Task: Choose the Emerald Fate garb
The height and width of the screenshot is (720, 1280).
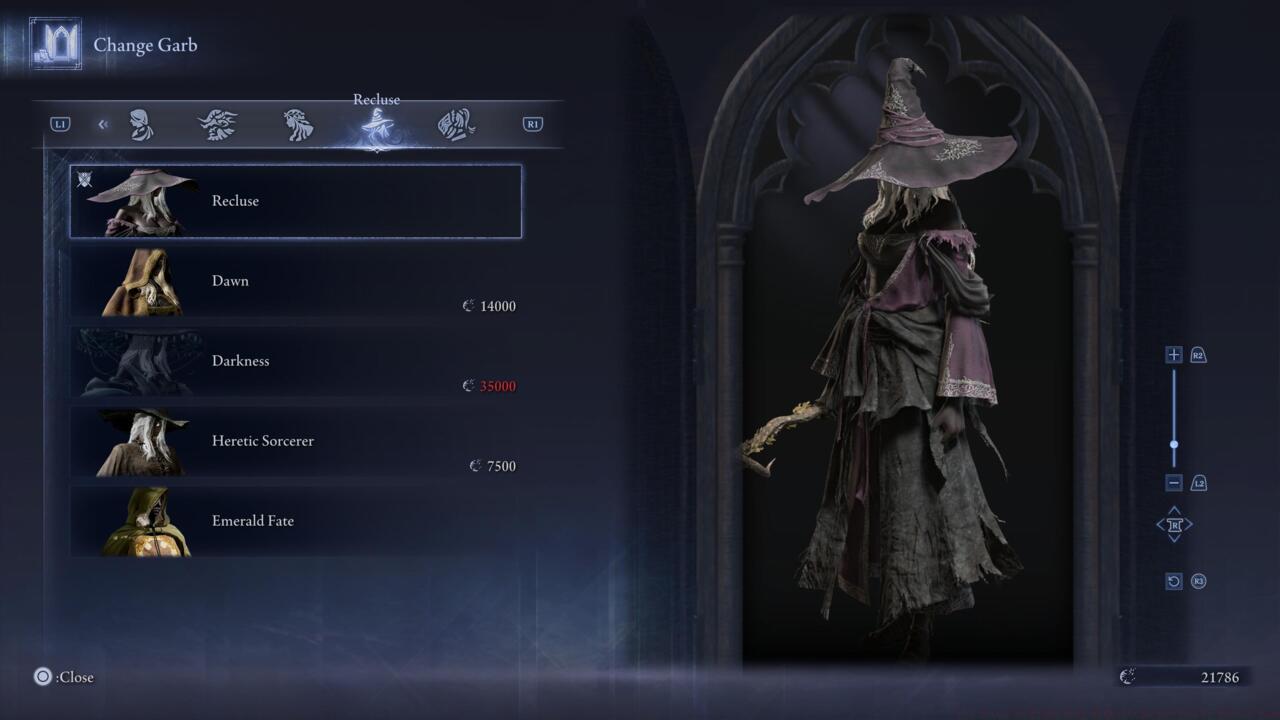Action: pyautogui.click(x=296, y=521)
